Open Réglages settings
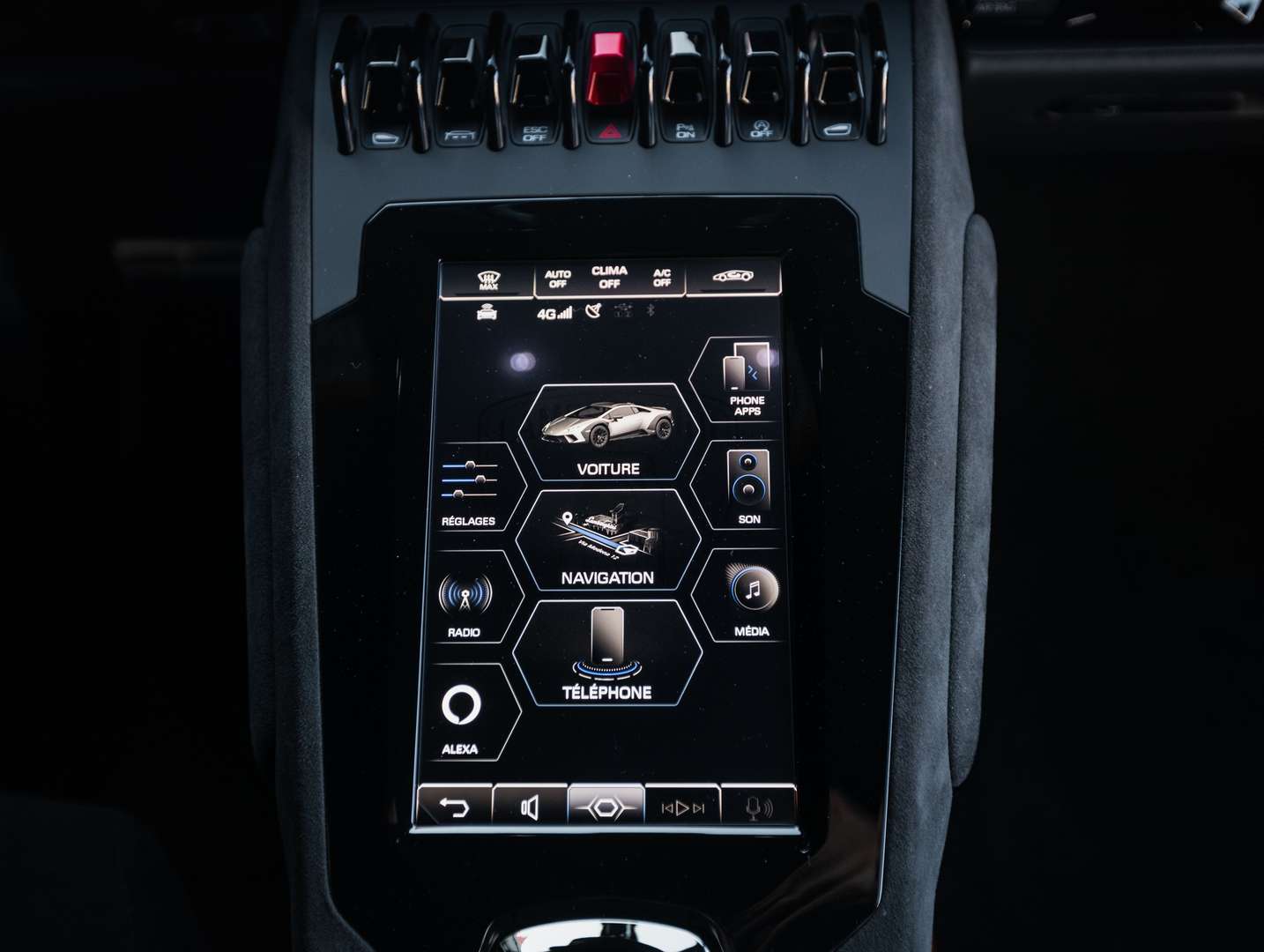 467,494
